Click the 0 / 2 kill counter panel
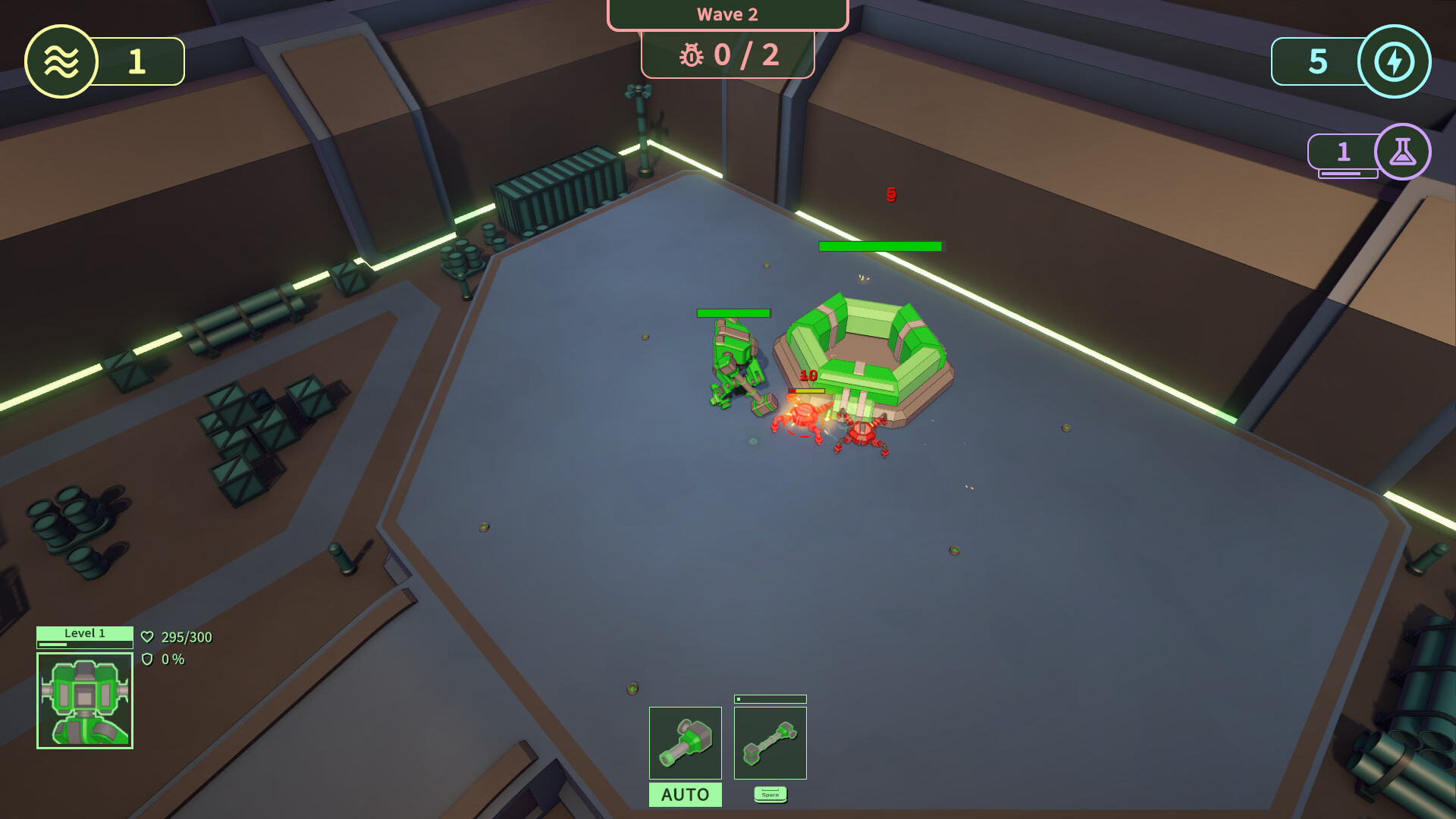 point(726,55)
